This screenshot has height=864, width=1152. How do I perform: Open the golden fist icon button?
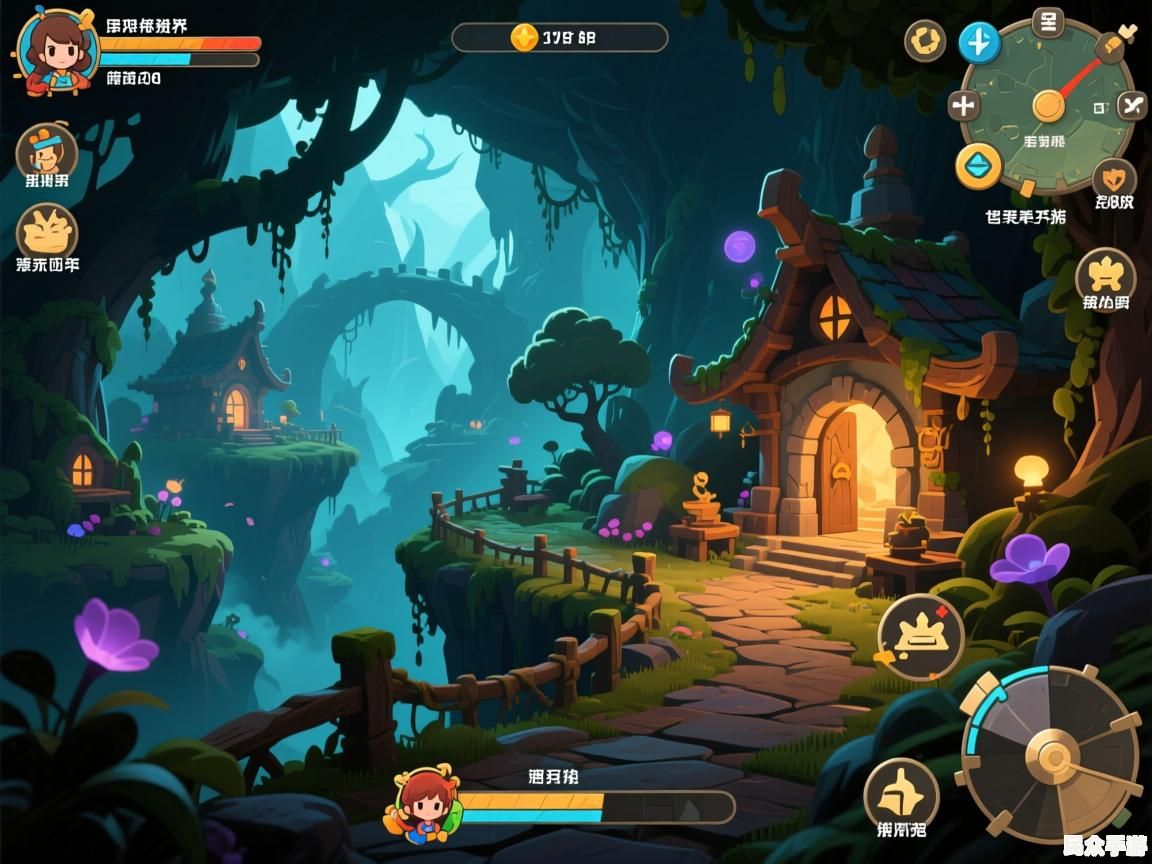coord(47,232)
